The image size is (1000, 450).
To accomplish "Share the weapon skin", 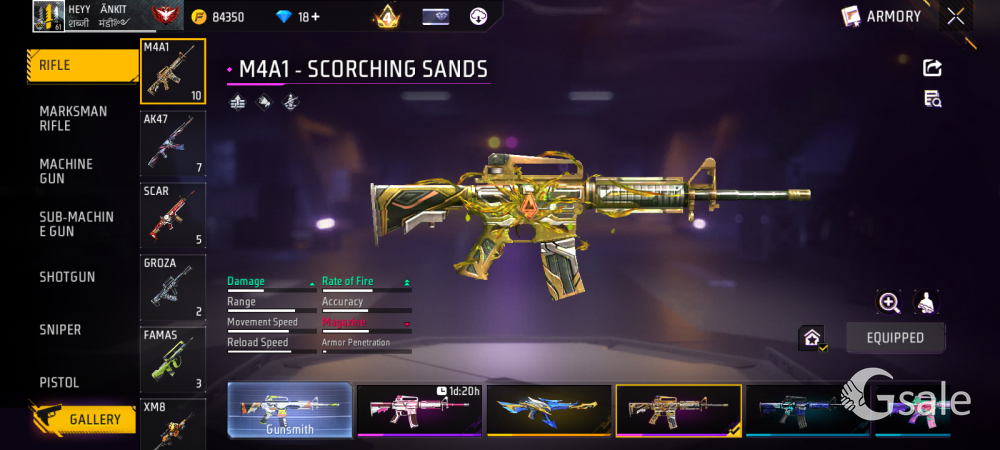I will (932, 68).
